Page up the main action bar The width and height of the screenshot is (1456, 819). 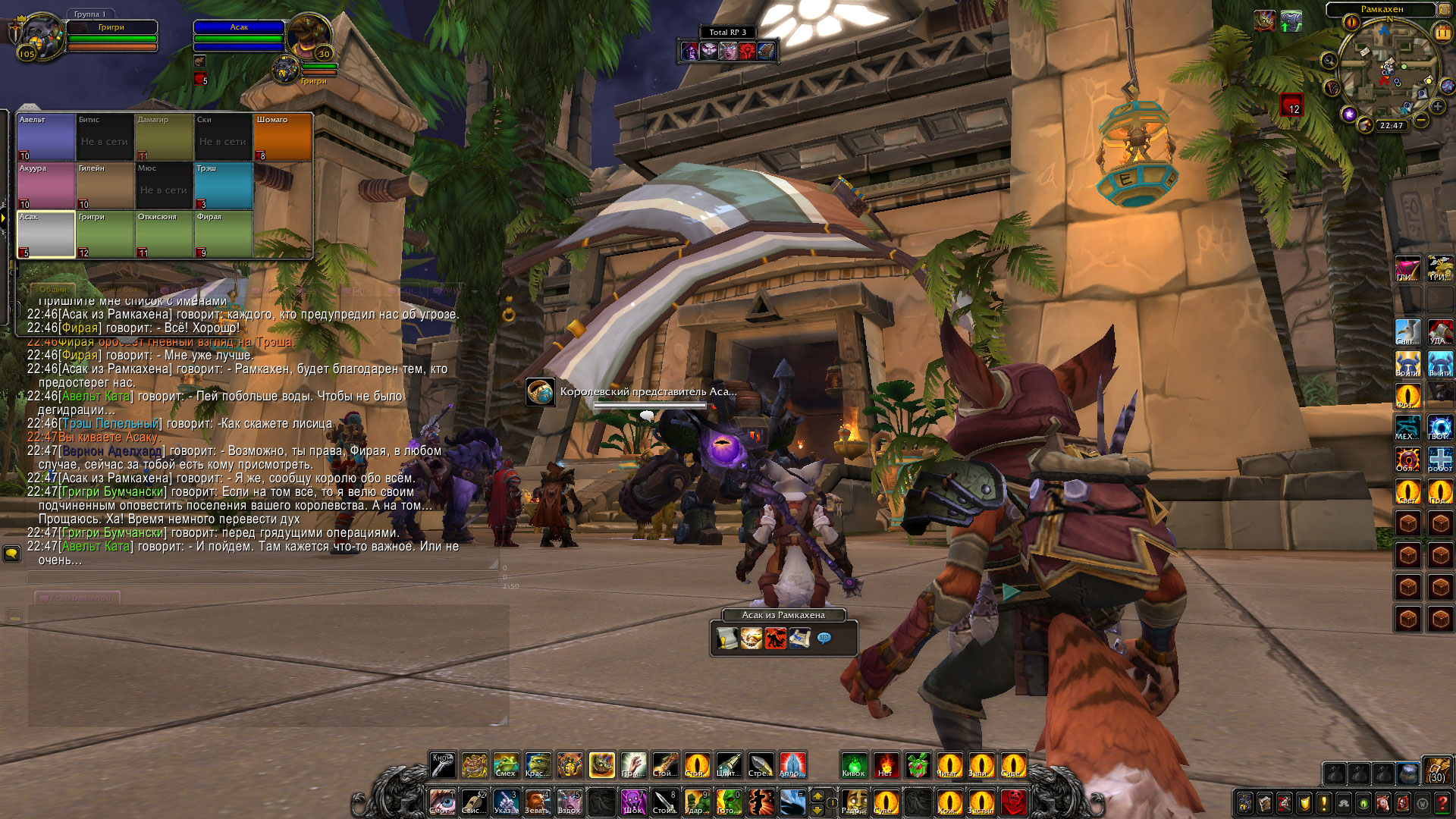click(x=817, y=795)
